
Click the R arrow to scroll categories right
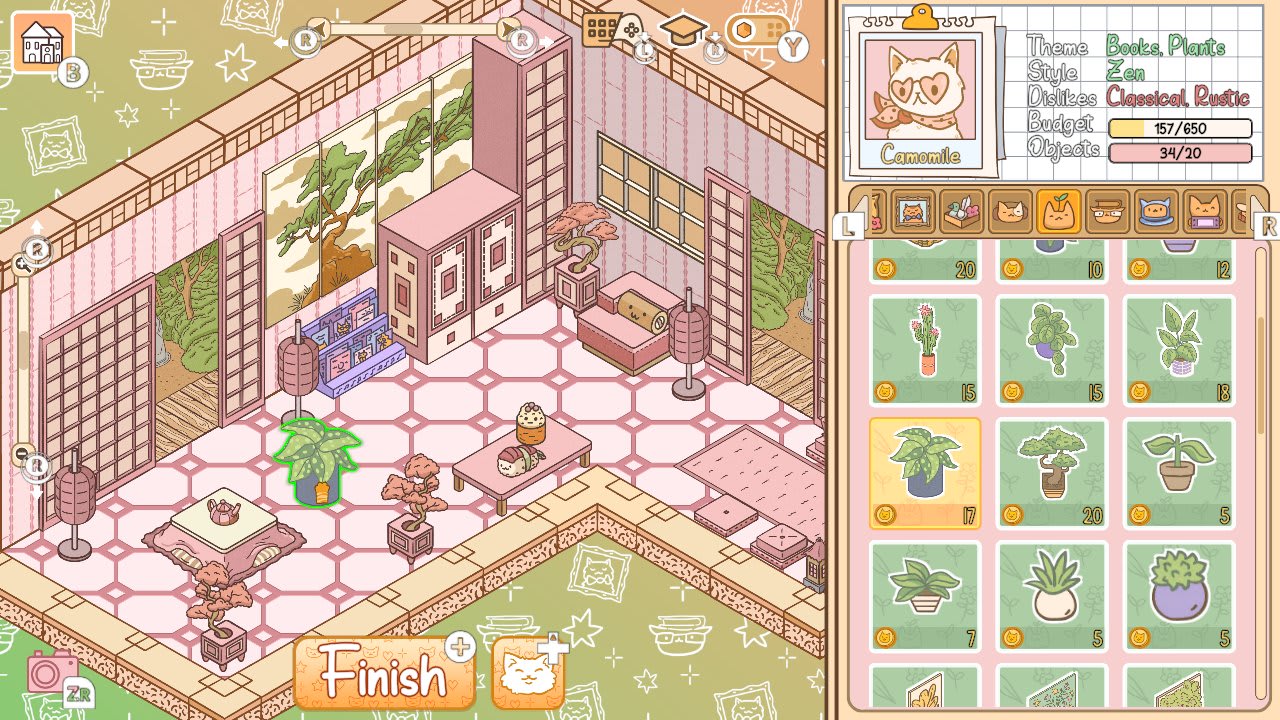(x=1266, y=228)
